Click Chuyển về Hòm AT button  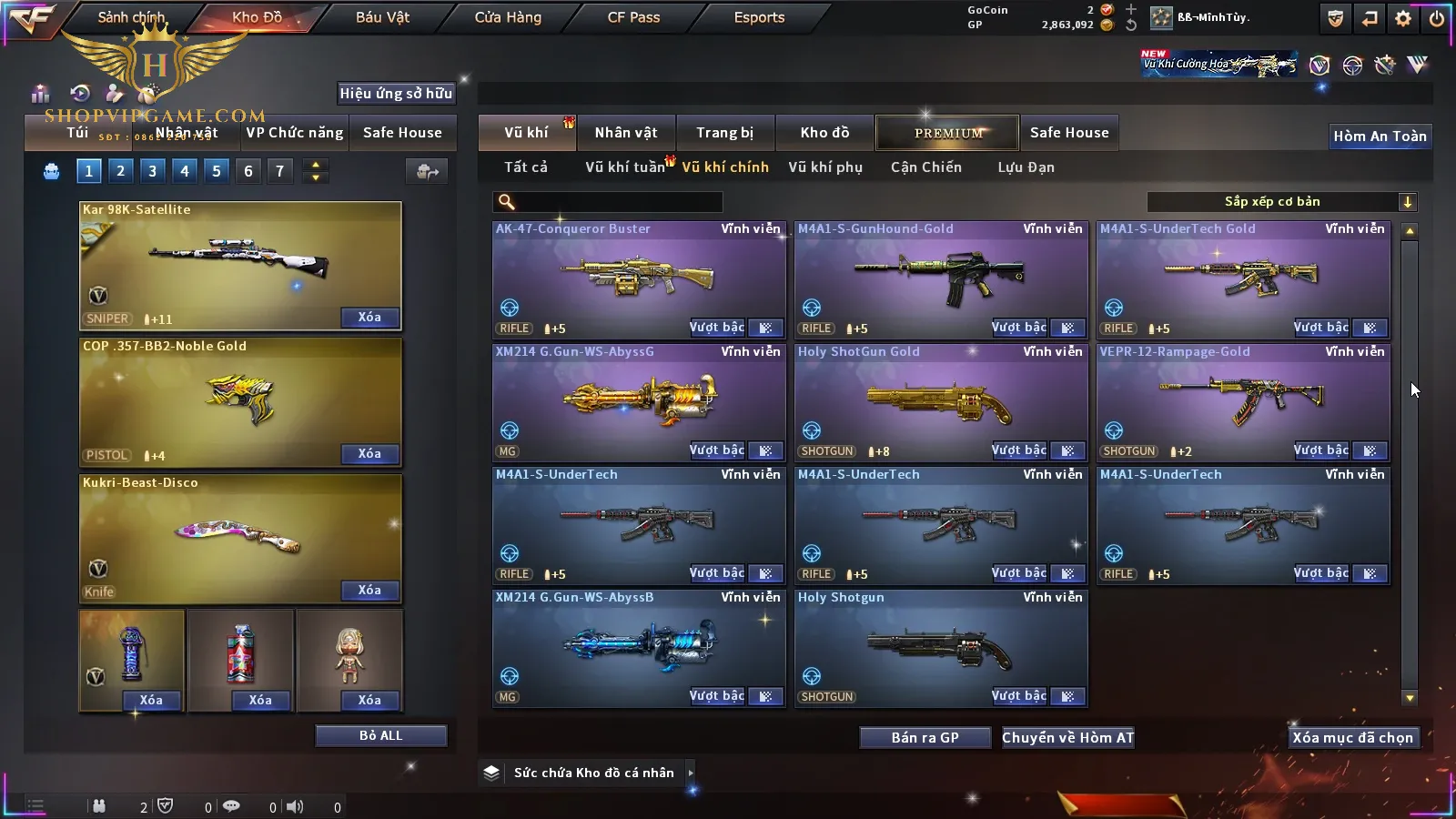[1067, 738]
